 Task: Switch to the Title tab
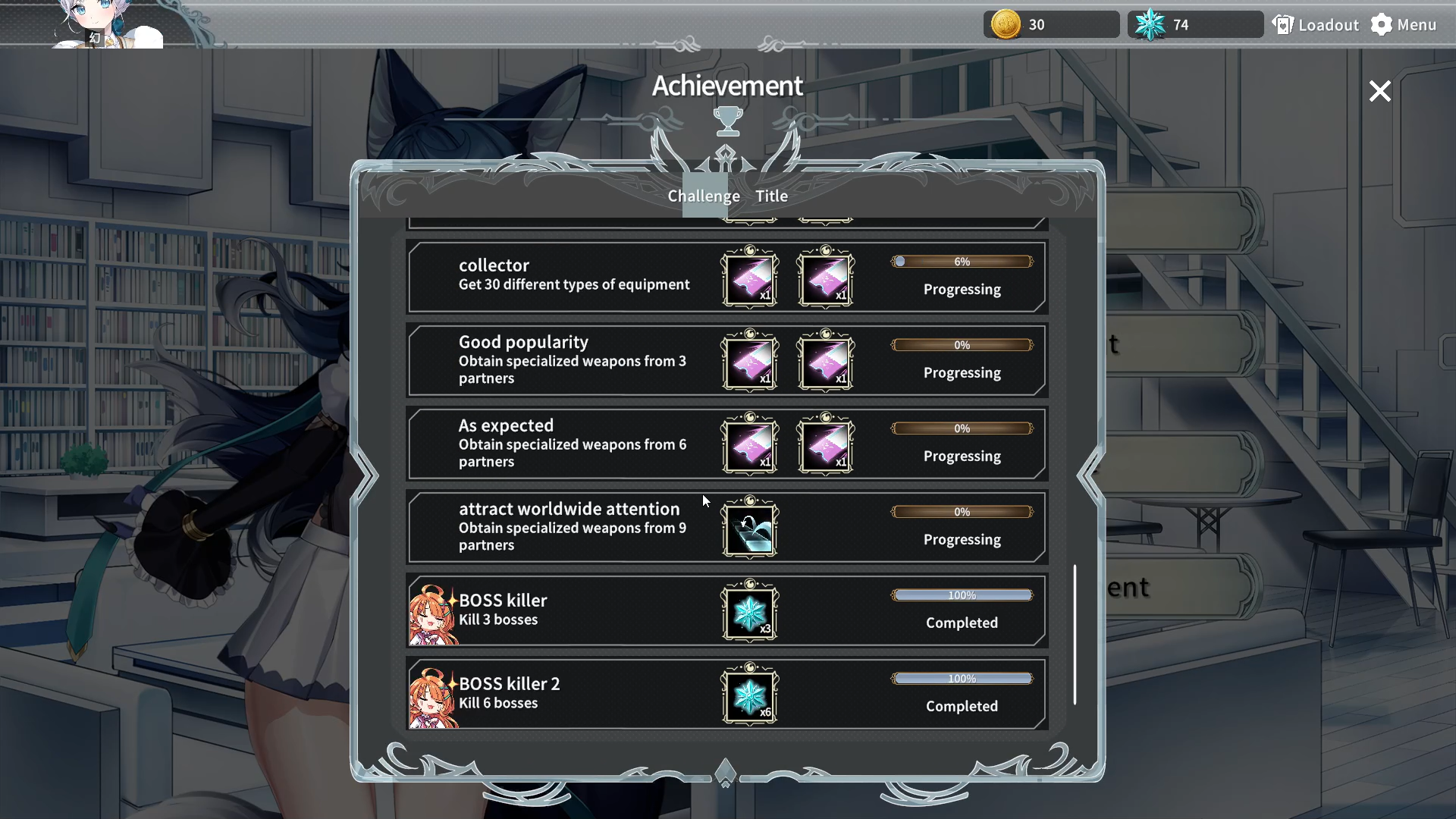770,196
